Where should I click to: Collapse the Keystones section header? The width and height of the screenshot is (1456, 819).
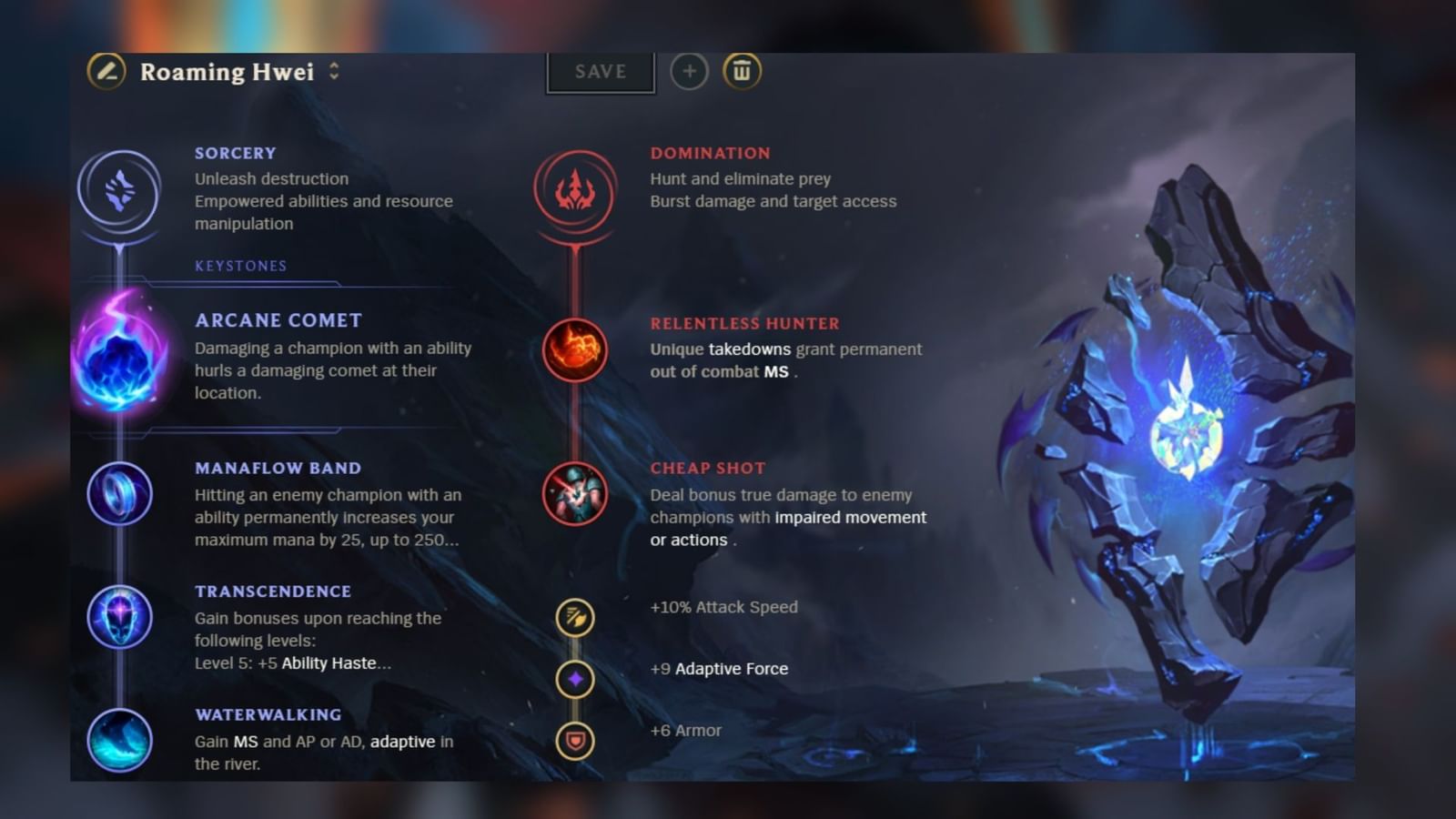[240, 266]
